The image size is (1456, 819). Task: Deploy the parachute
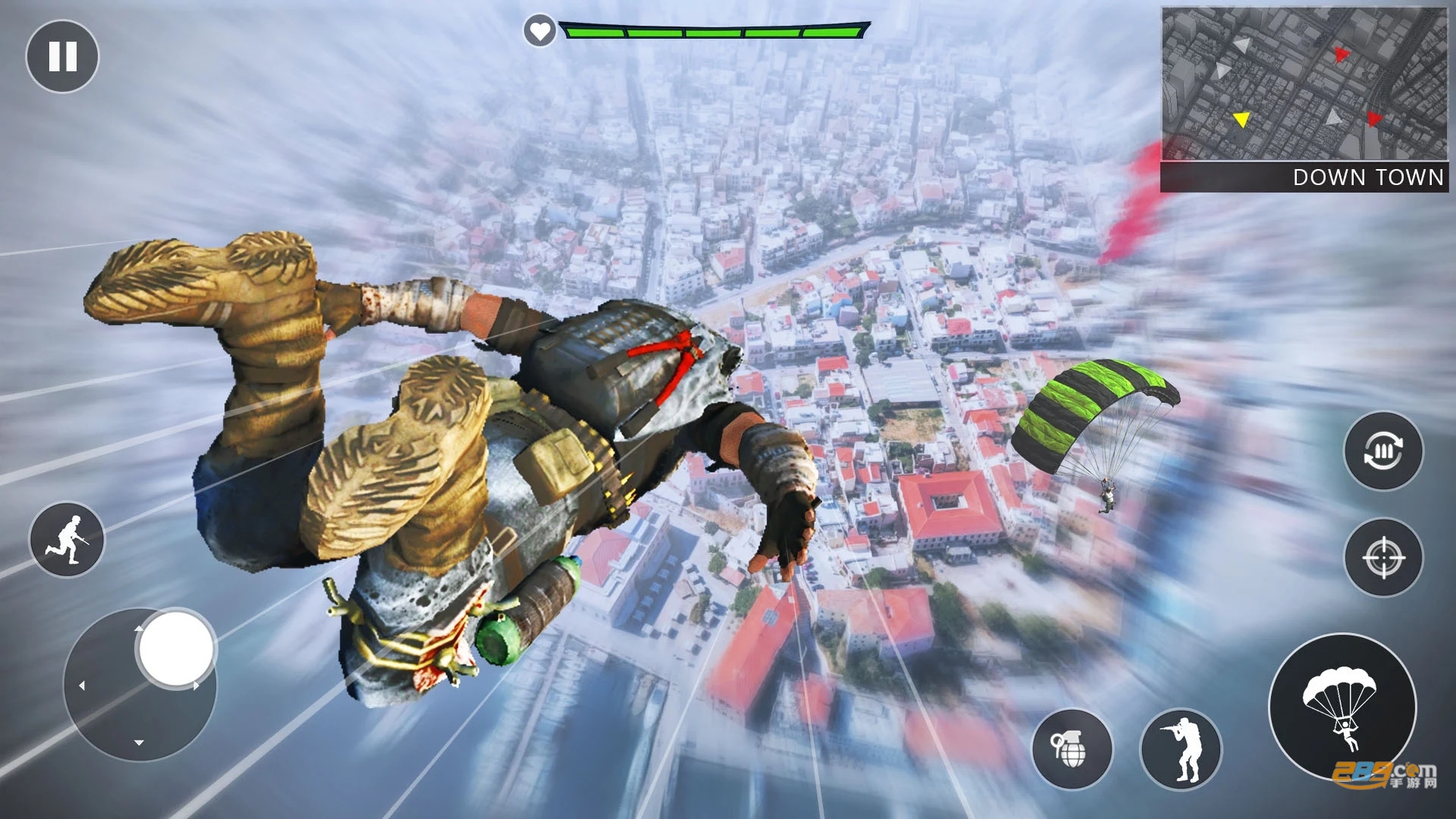(x=1342, y=707)
